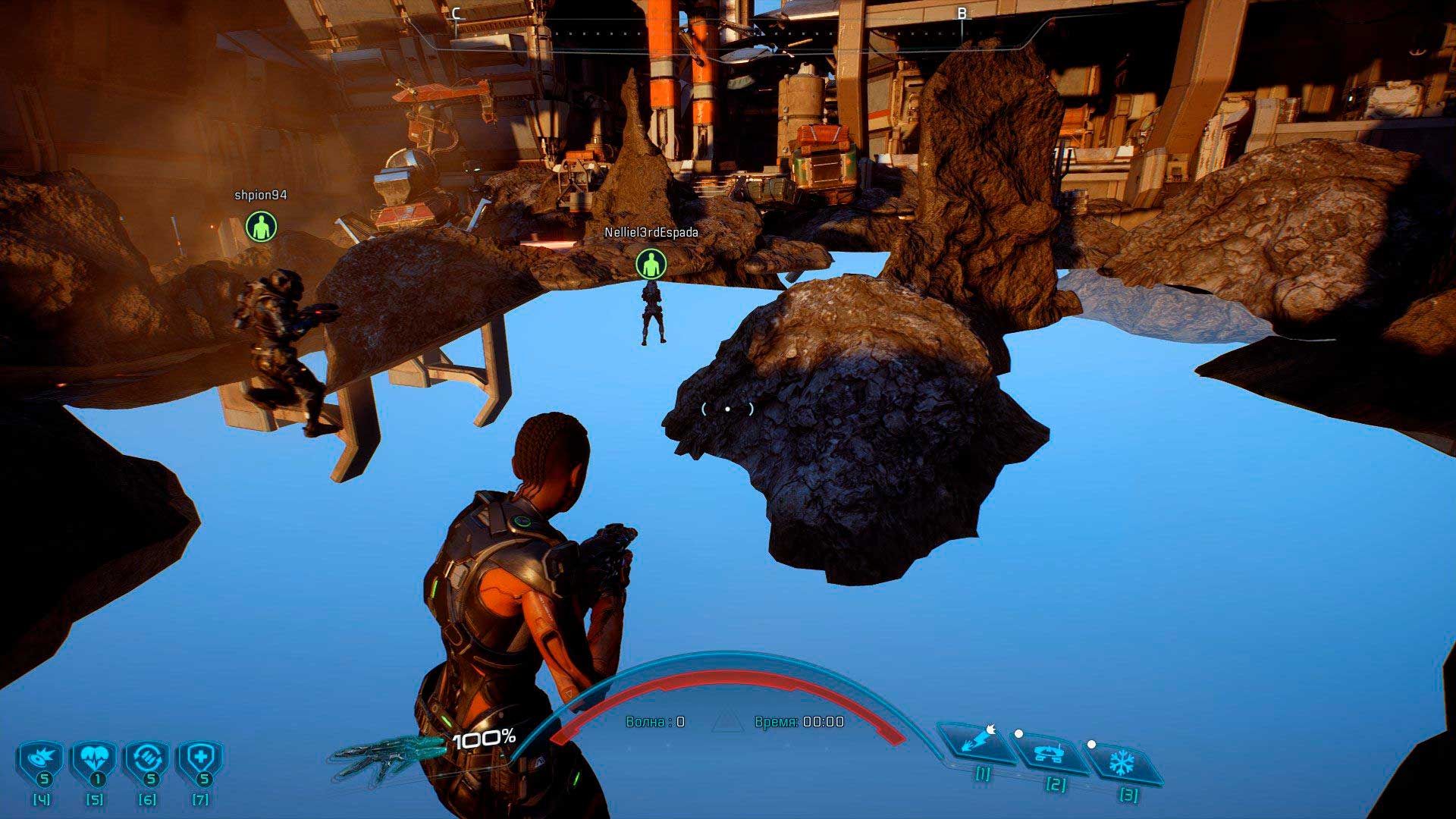The width and height of the screenshot is (1456, 819).
Task: Click the player name shpion94
Action: coord(259,195)
